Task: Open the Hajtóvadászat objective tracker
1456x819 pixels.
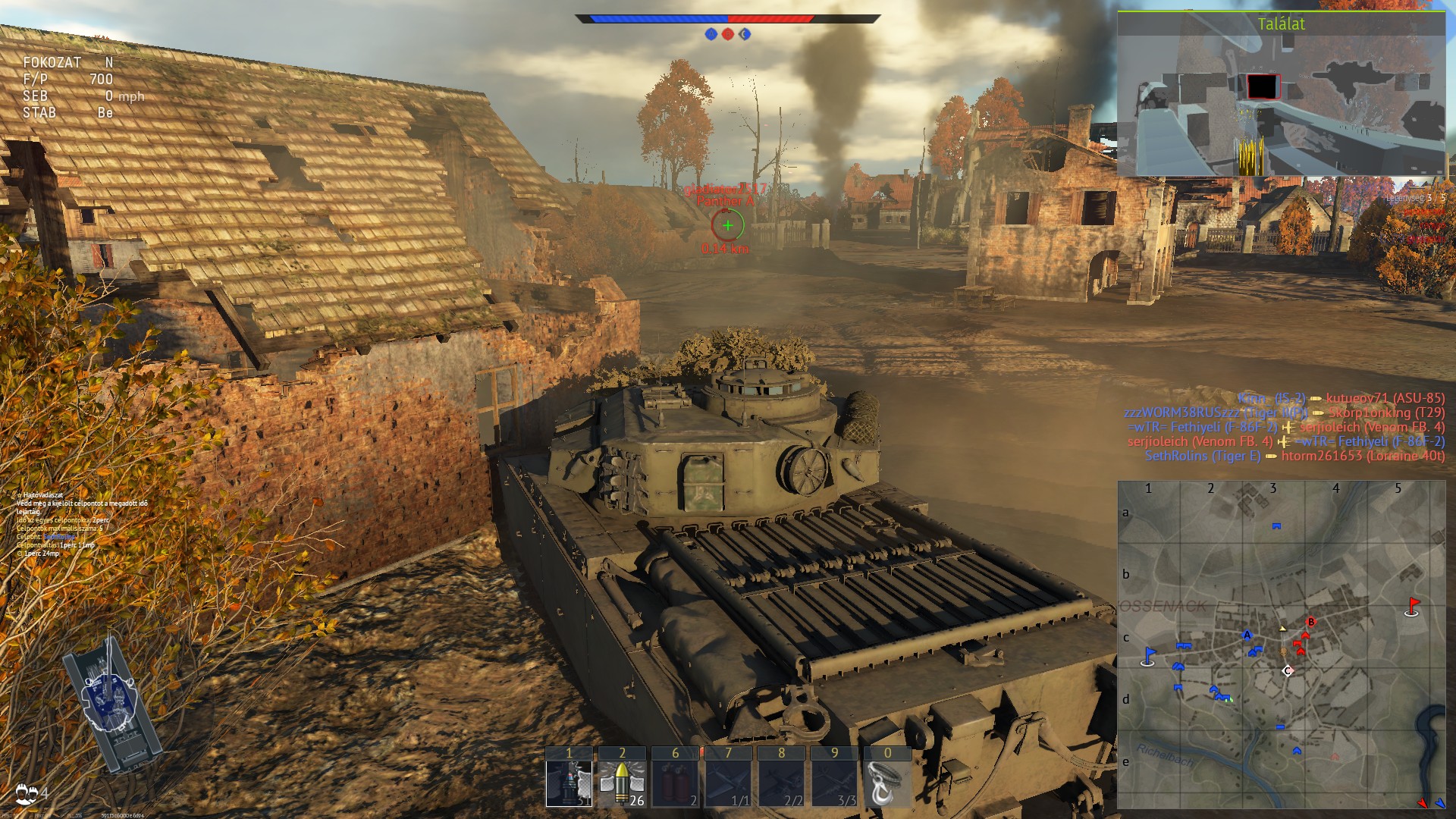Action: [42, 495]
